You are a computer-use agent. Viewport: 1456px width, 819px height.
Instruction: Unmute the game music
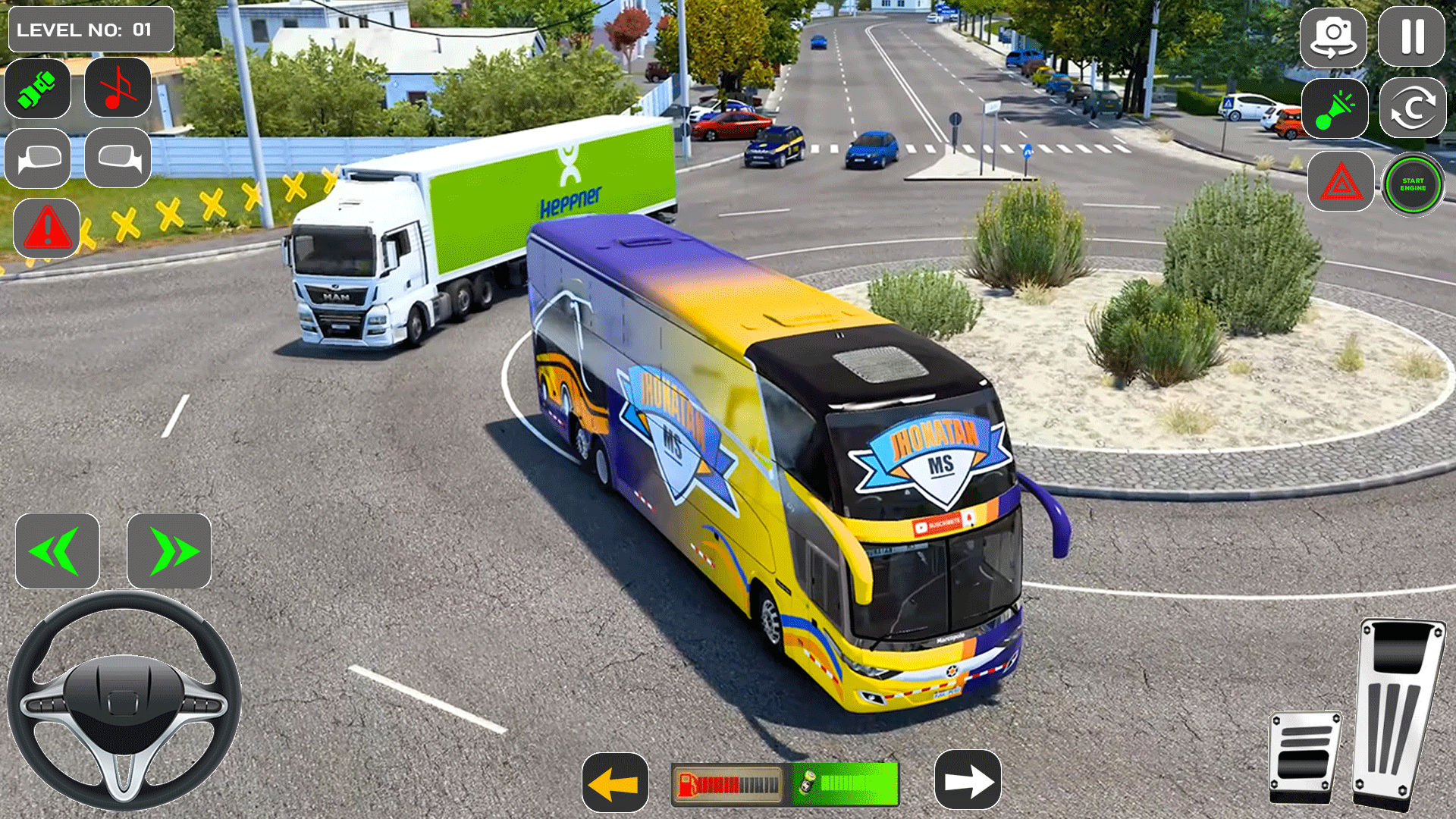click(118, 89)
